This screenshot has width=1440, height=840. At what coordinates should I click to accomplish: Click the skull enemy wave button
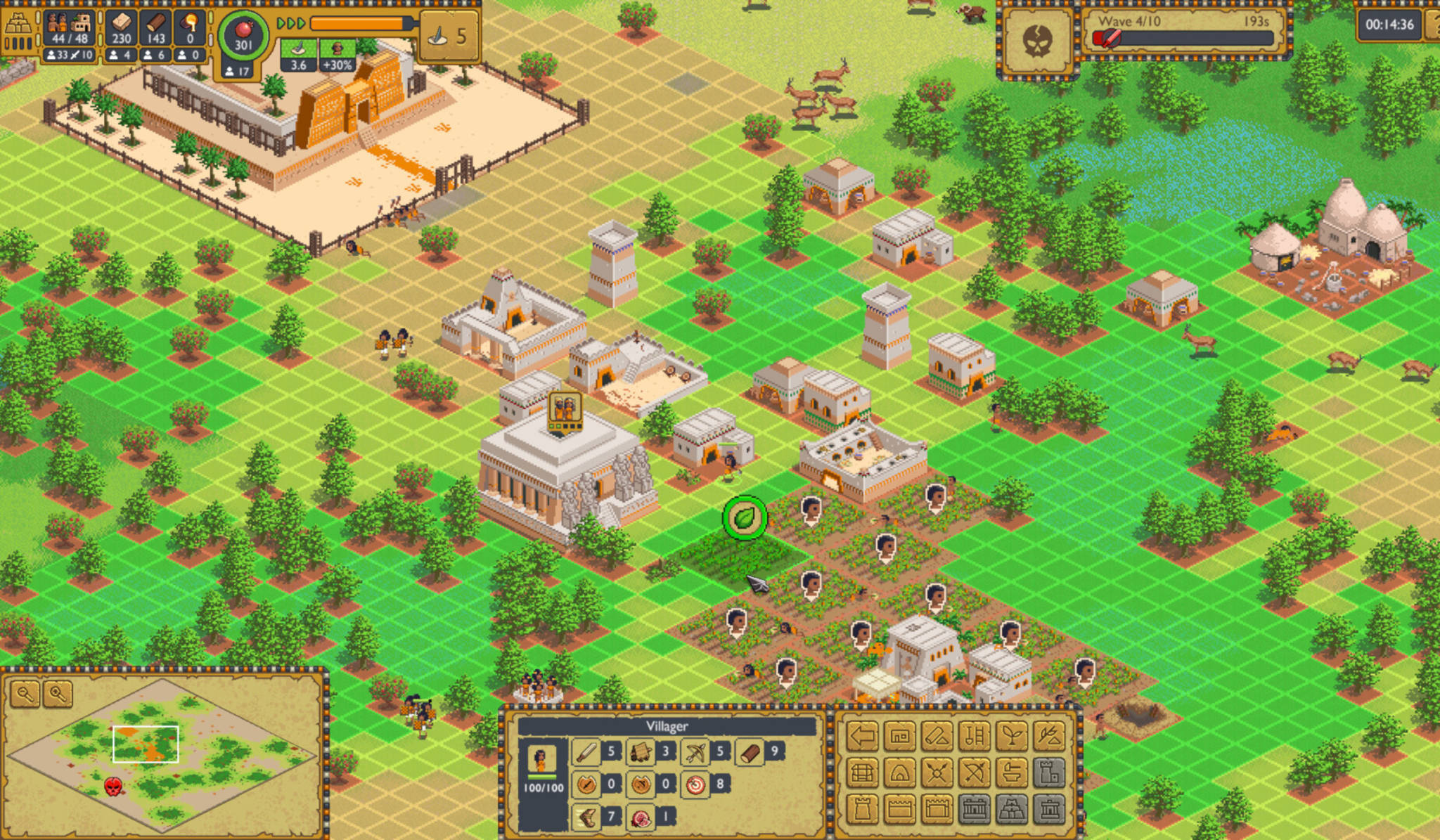click(x=1037, y=39)
